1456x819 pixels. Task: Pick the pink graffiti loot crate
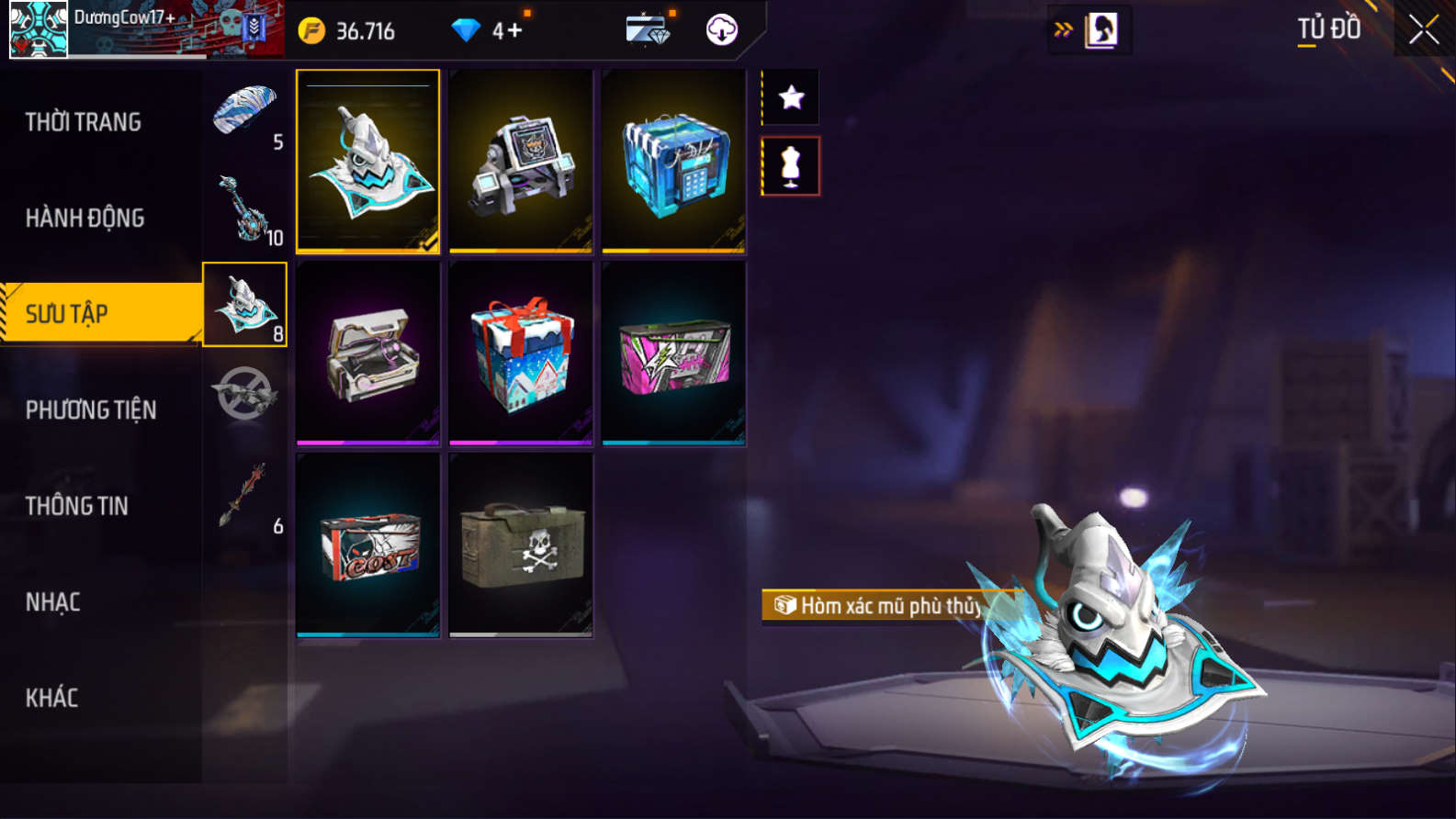click(x=673, y=353)
